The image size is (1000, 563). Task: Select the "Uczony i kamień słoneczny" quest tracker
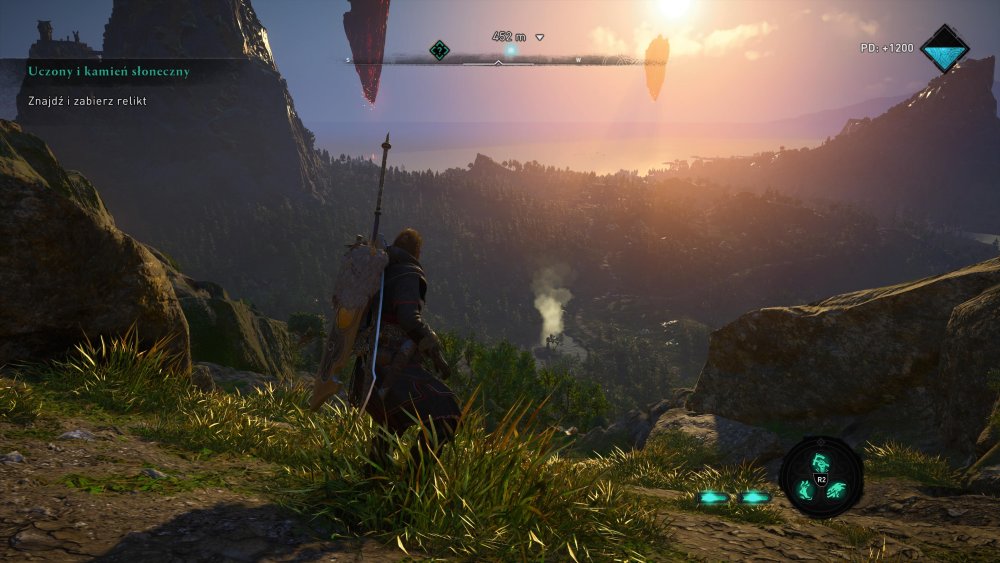(x=109, y=71)
